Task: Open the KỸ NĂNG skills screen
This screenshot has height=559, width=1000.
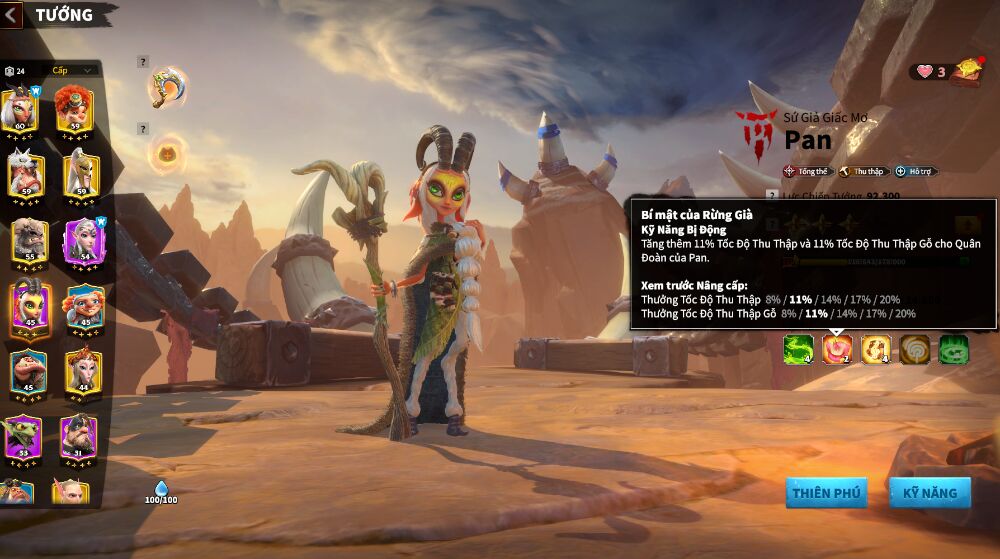Action: click(x=930, y=493)
